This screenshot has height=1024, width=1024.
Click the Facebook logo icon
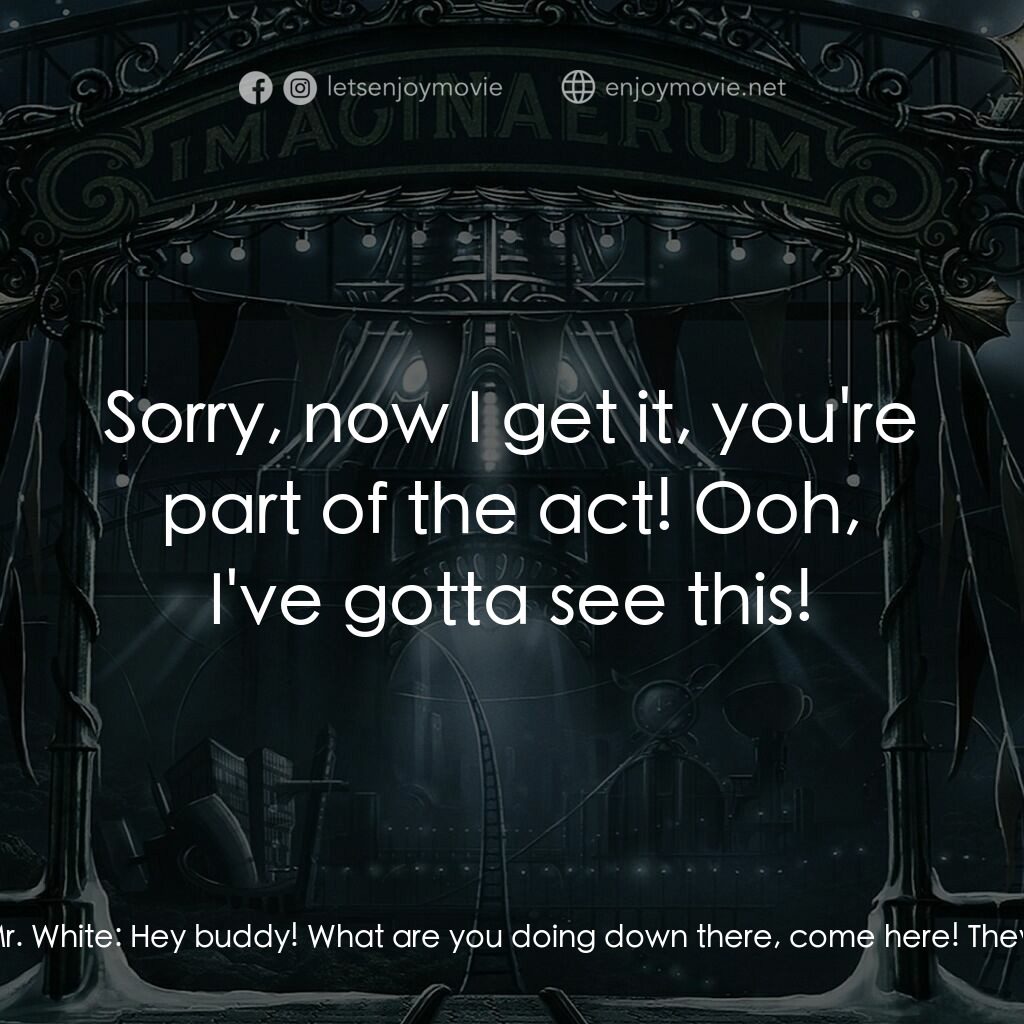[x=255, y=89]
